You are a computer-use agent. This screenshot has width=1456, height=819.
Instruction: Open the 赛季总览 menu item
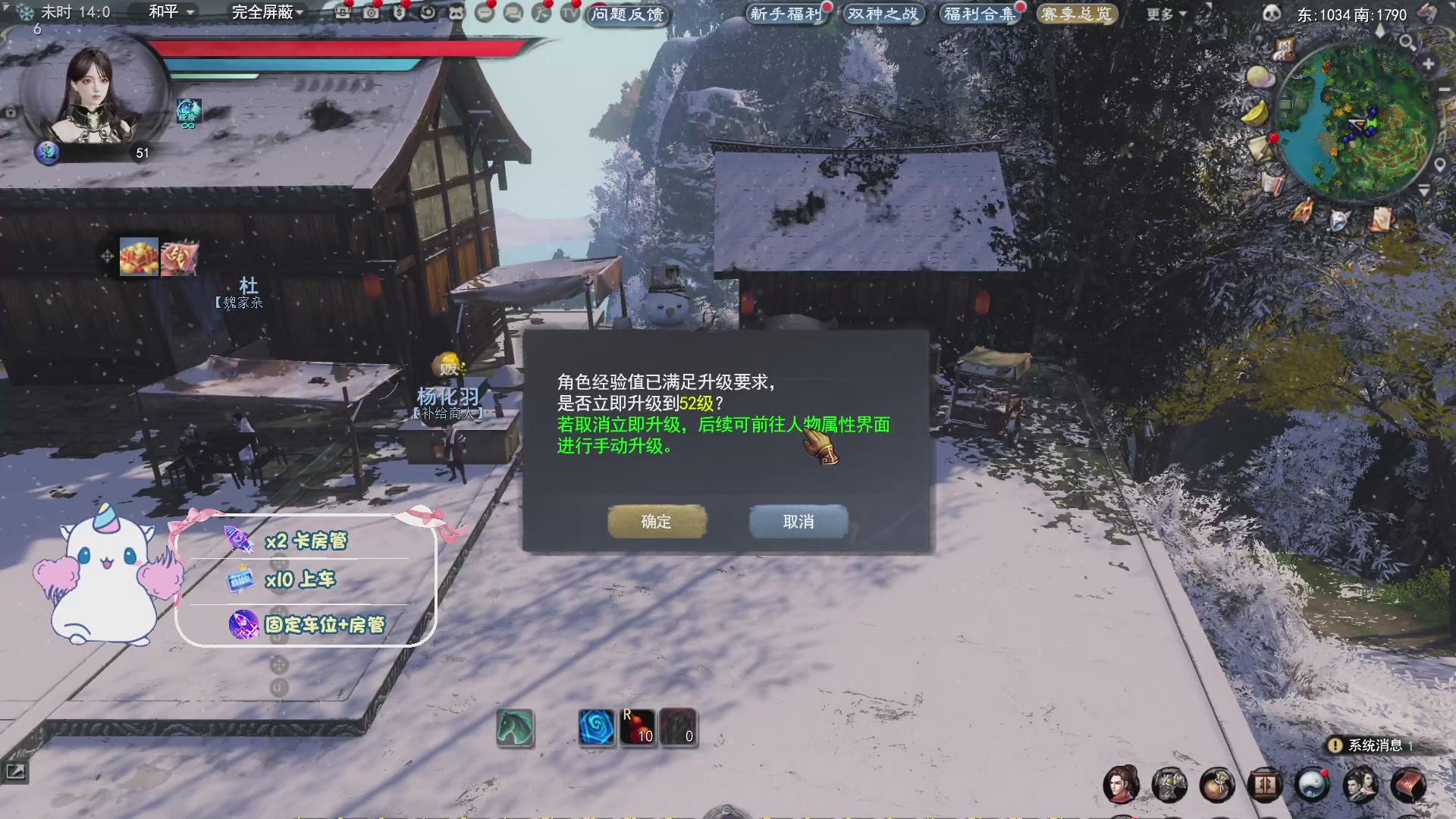[x=1075, y=14]
